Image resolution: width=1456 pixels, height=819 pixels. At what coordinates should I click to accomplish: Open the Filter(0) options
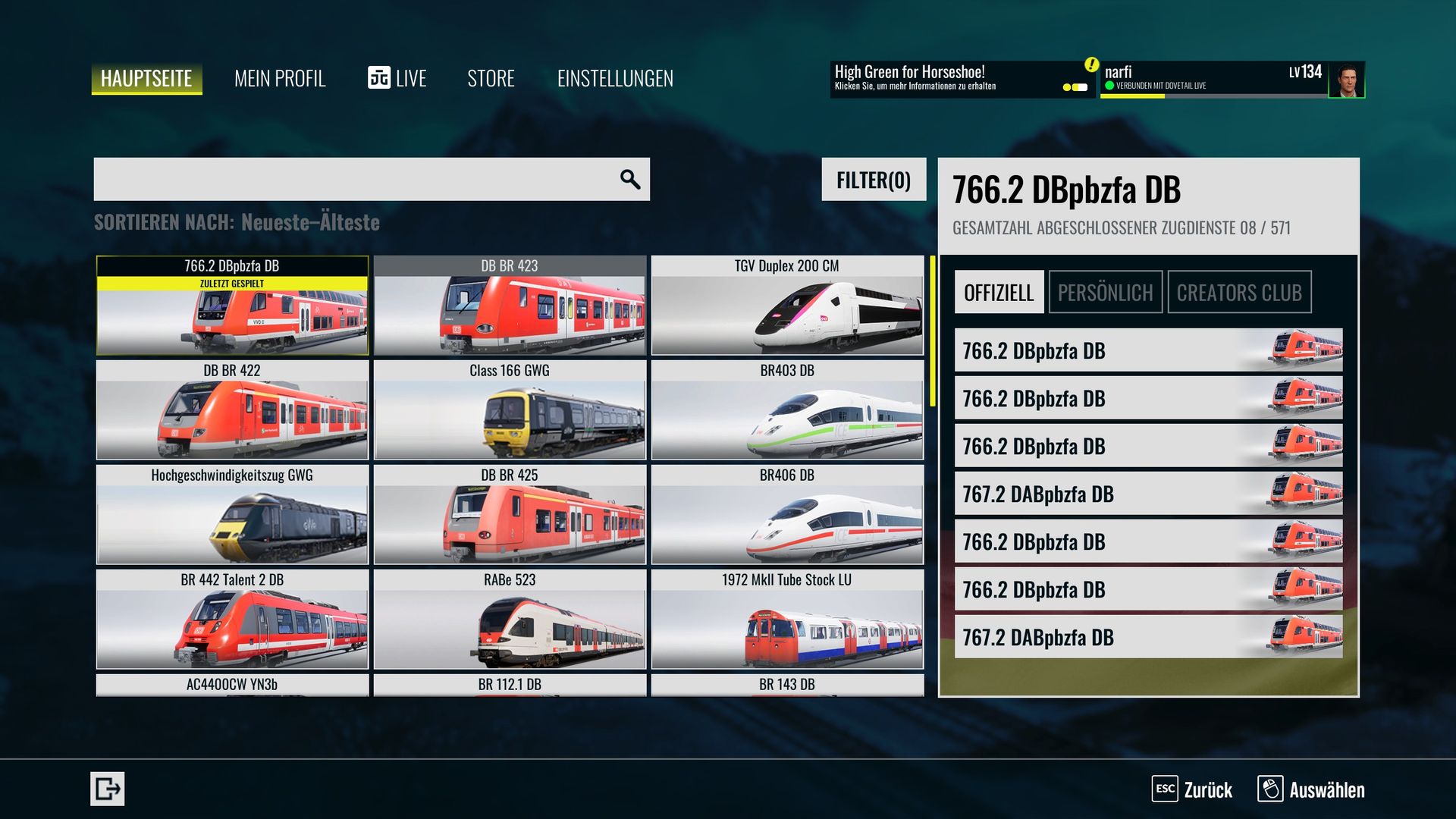point(874,180)
